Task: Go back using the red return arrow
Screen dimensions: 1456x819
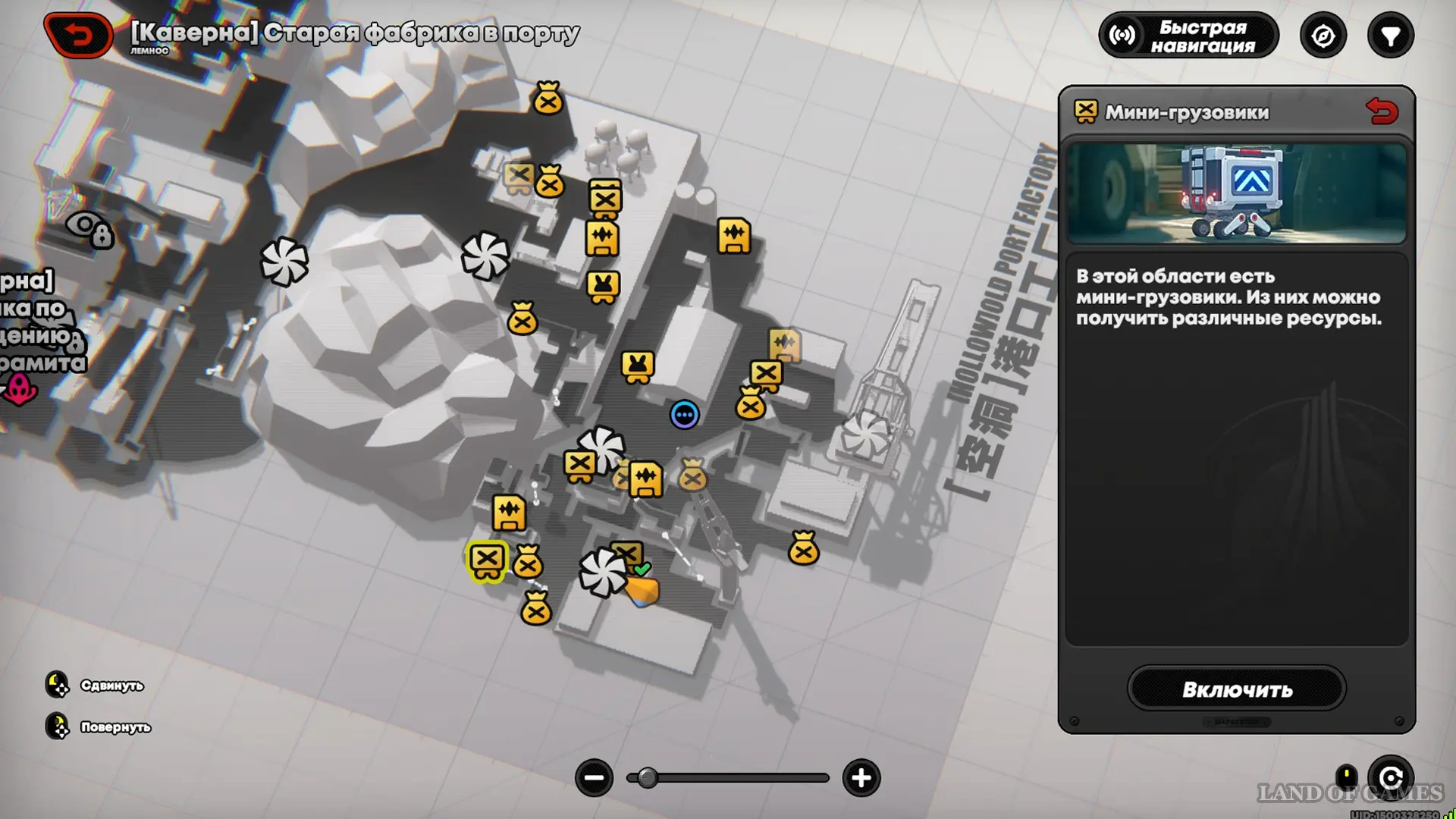Action: pos(78,35)
